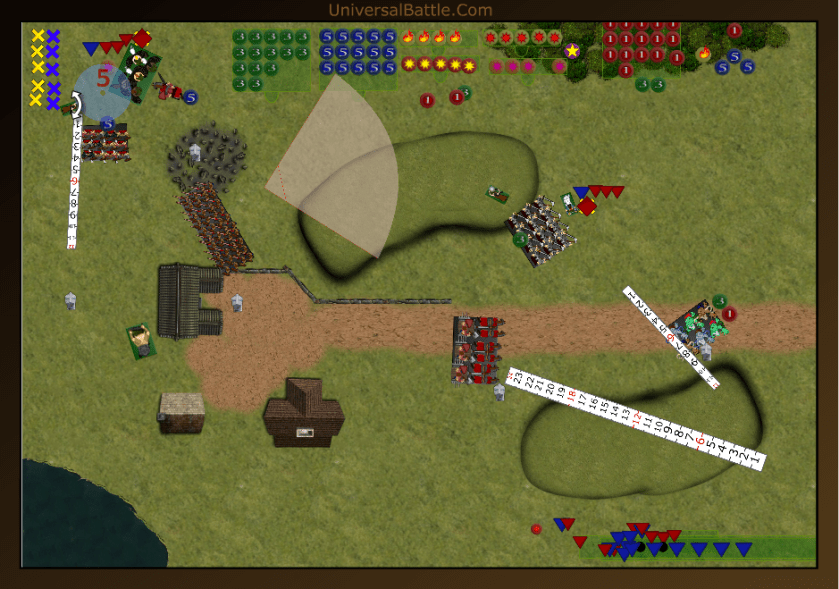Click the lone flame token in the forest

pyautogui.click(x=704, y=53)
